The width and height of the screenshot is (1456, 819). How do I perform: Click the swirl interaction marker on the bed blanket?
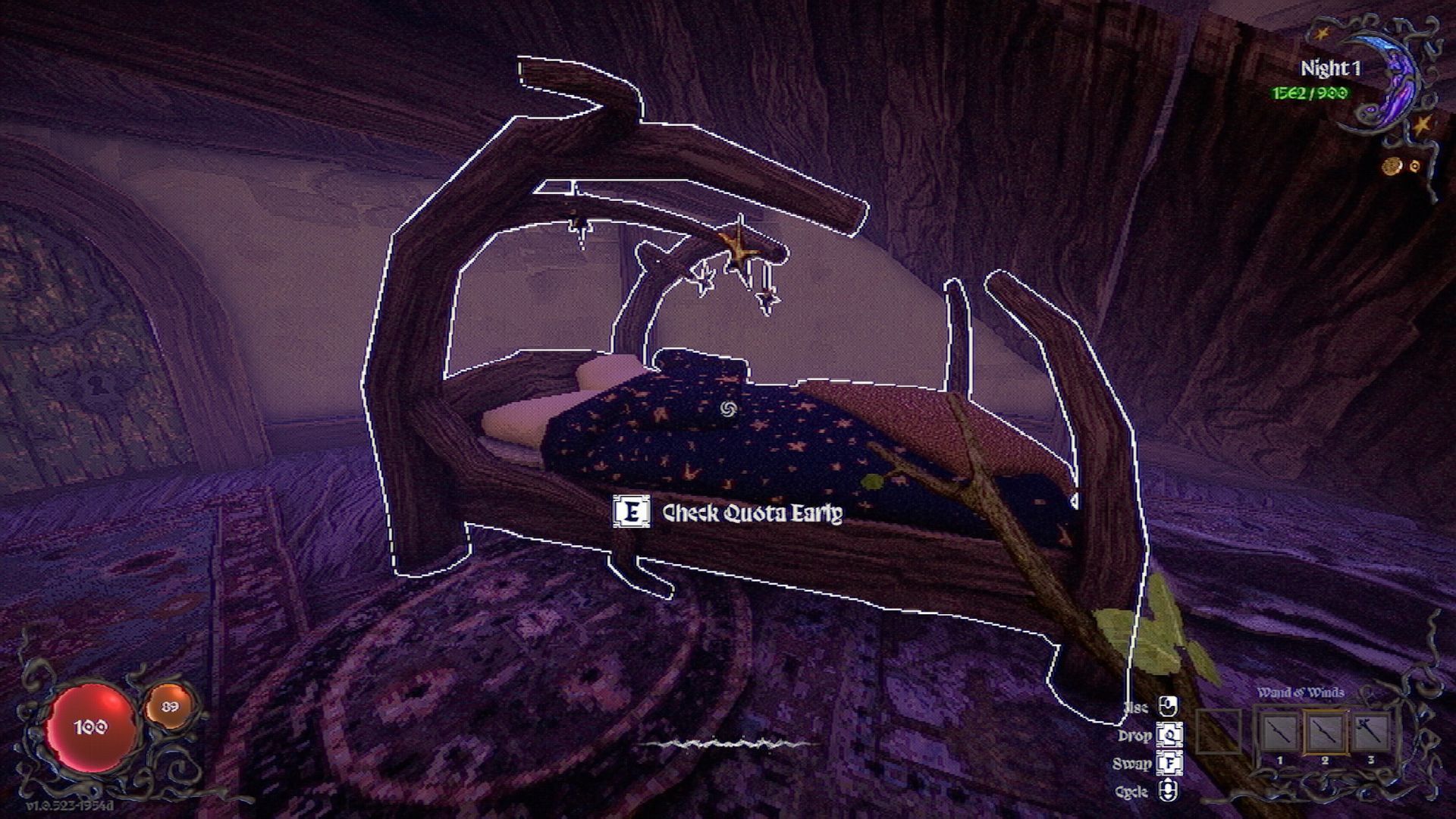click(730, 409)
